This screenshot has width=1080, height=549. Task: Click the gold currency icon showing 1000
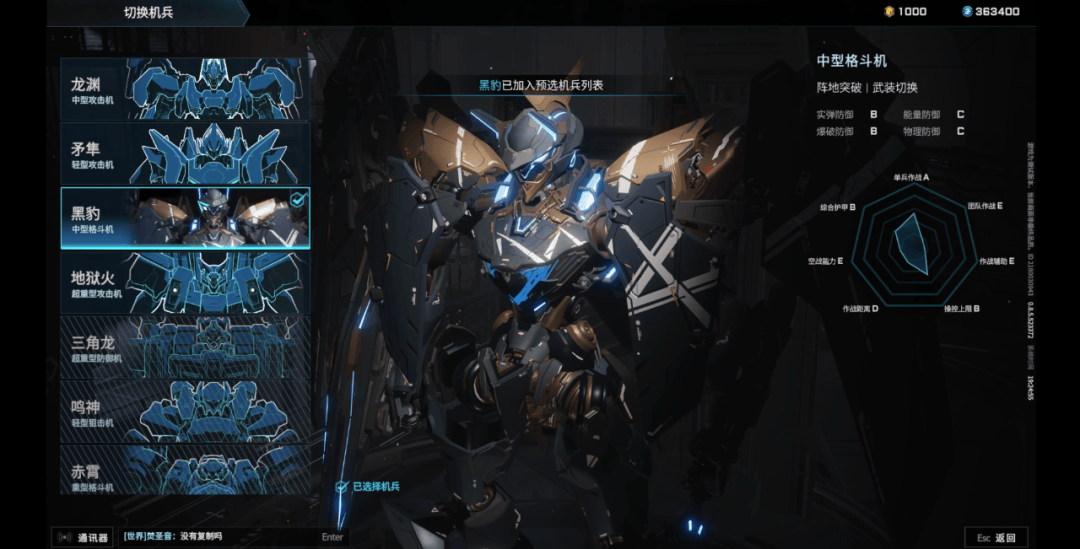[x=889, y=12]
